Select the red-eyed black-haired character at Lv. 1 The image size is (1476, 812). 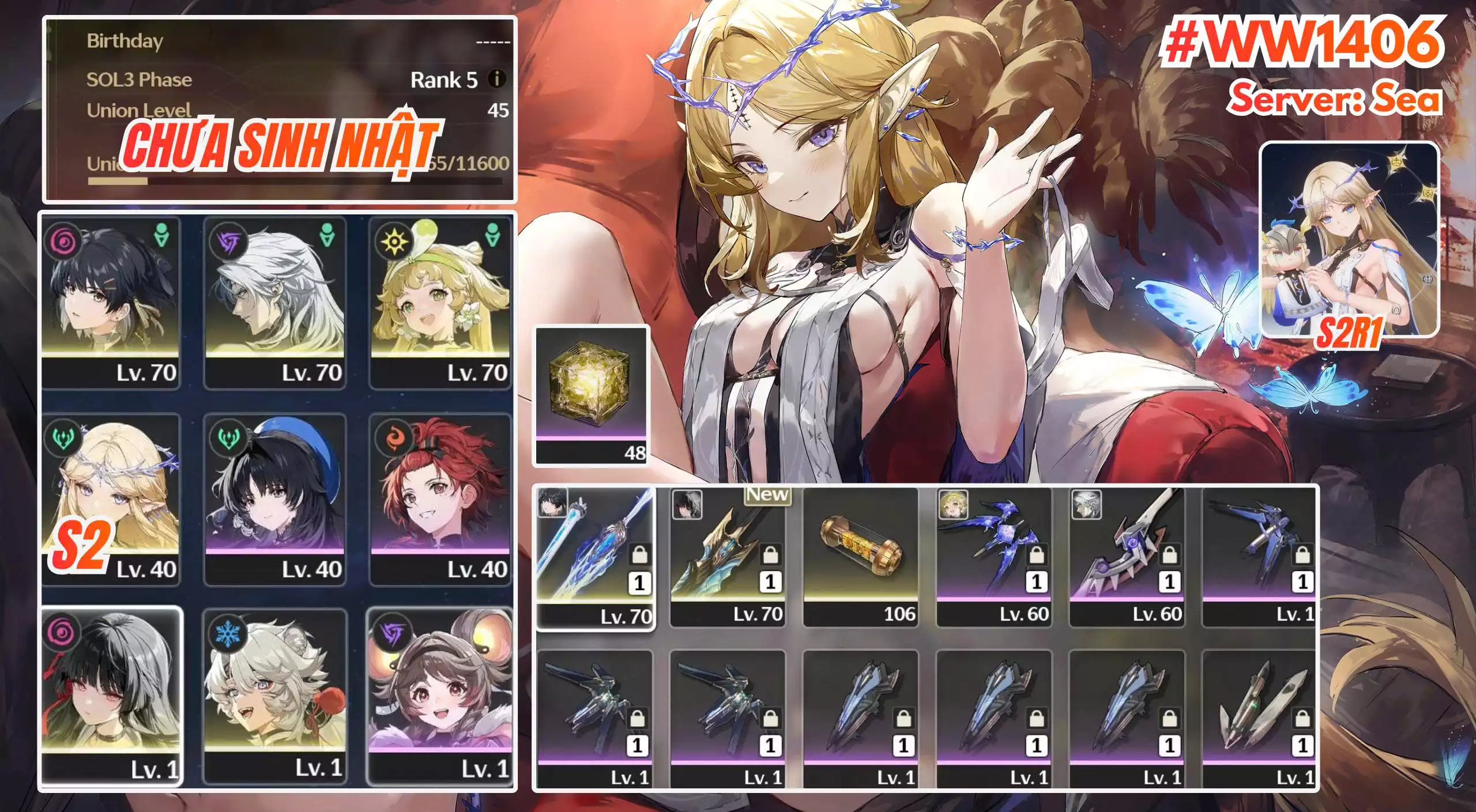tap(112, 695)
